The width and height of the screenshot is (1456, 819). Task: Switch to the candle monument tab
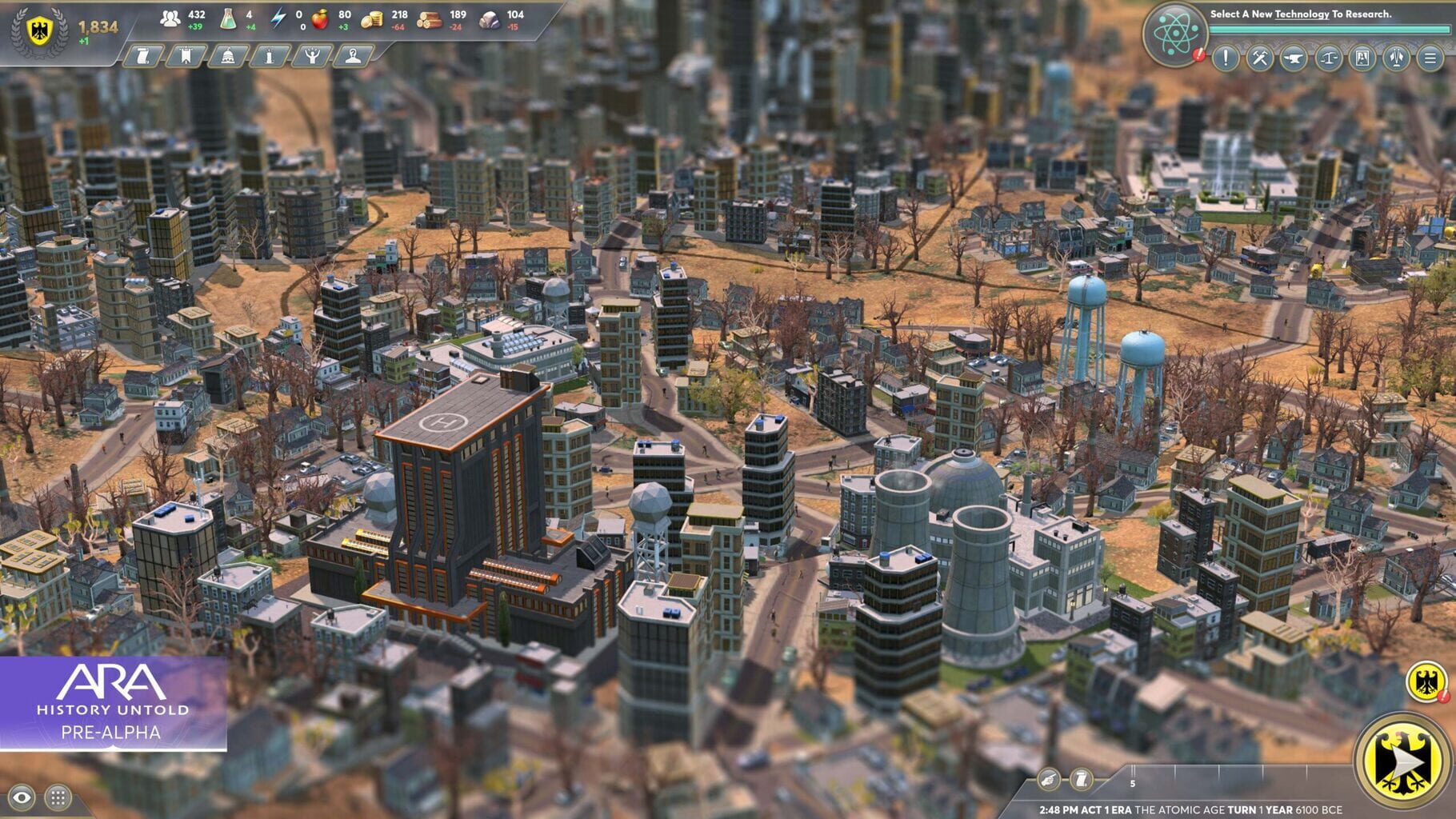pyautogui.click(x=269, y=56)
